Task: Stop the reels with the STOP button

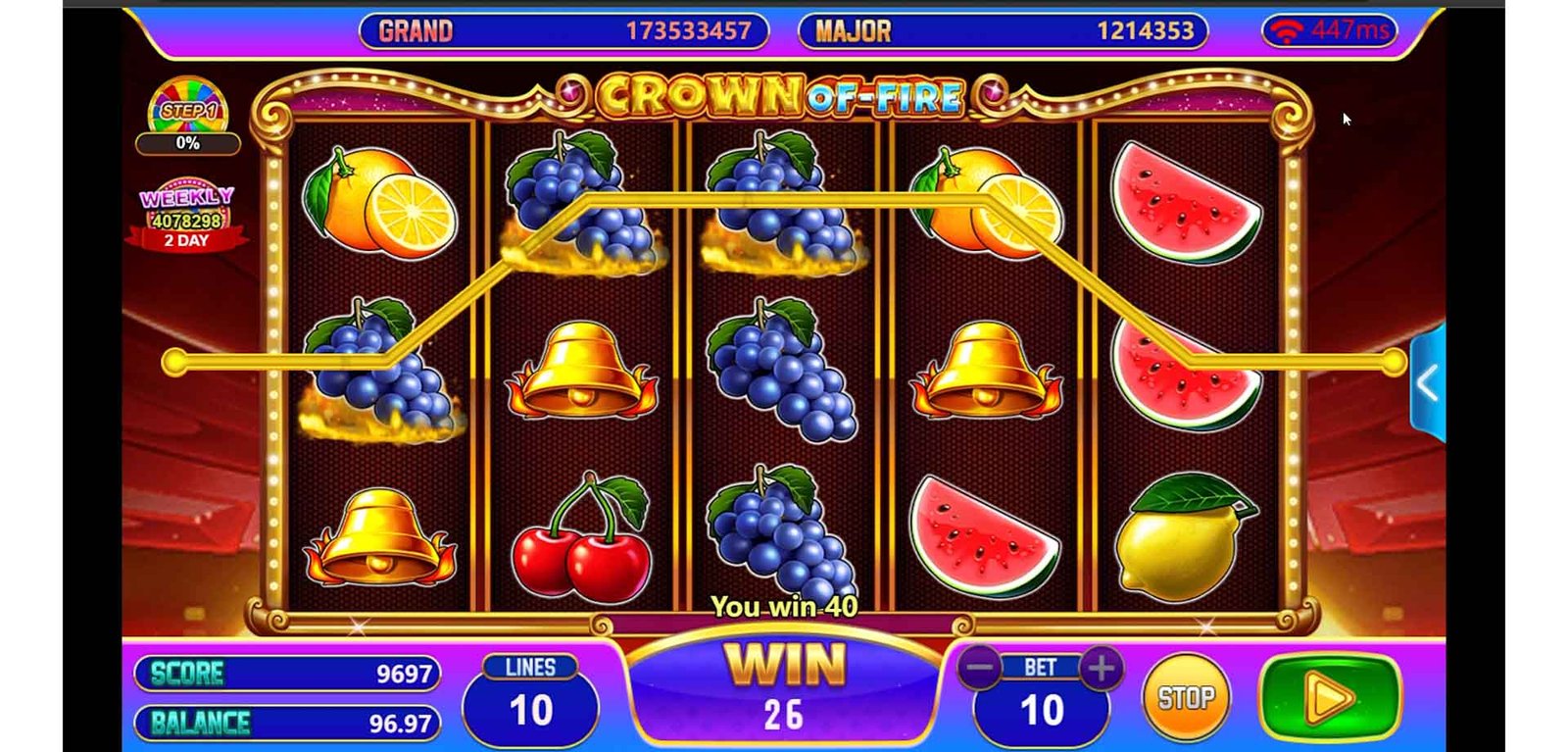Action: 1185,698
